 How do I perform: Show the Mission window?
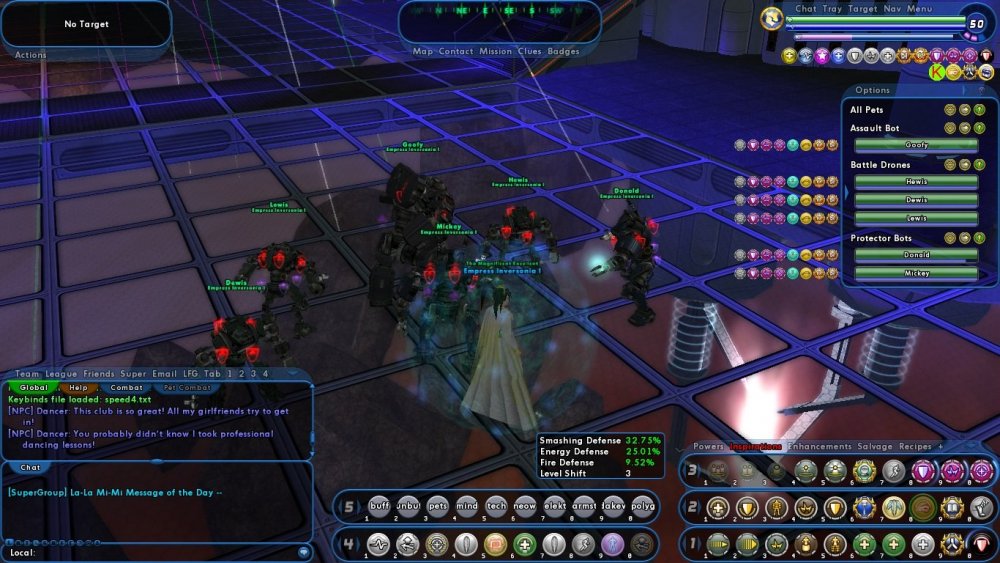495,52
